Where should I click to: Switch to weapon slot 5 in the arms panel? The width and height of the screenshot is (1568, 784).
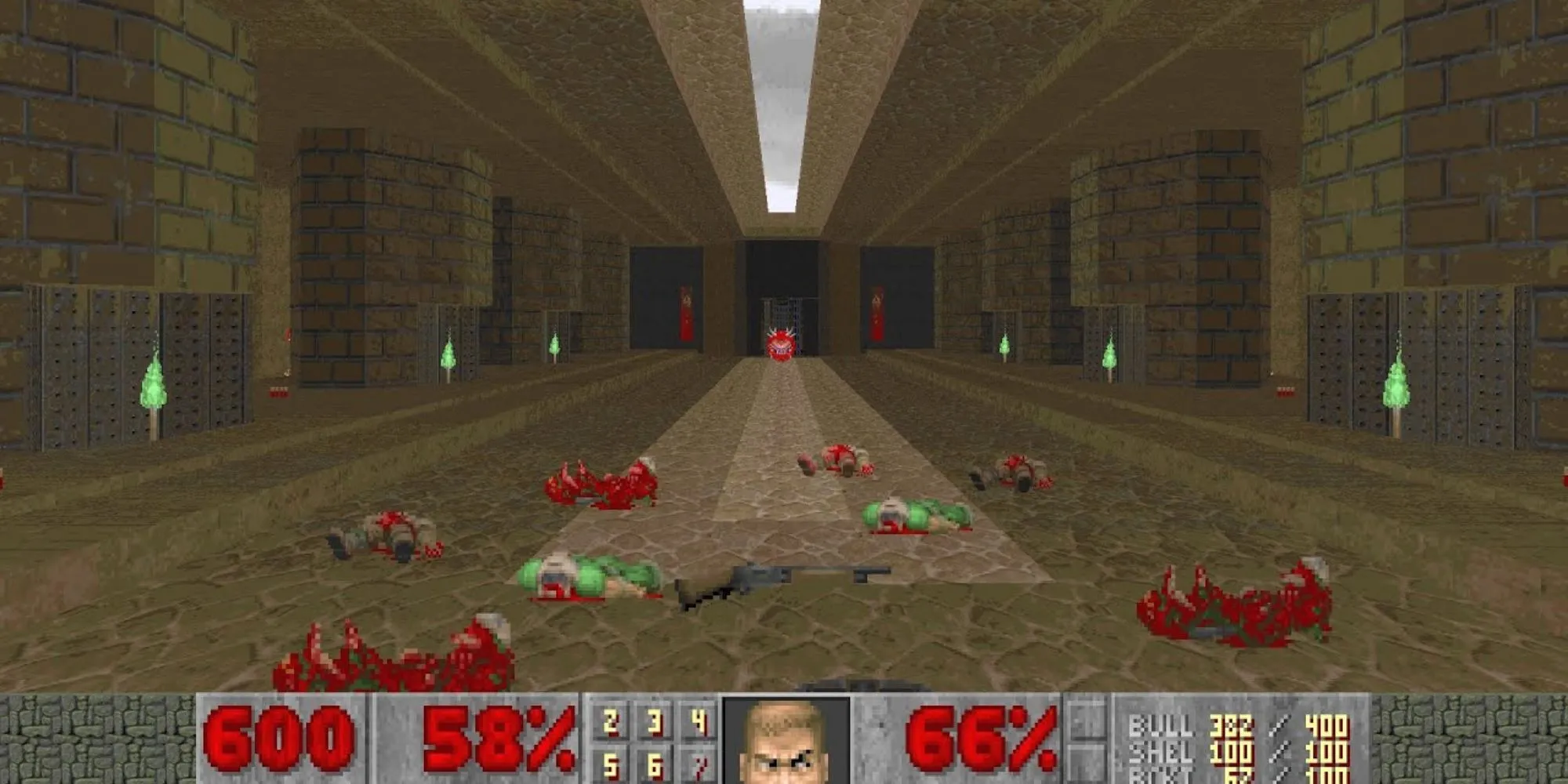(611, 765)
